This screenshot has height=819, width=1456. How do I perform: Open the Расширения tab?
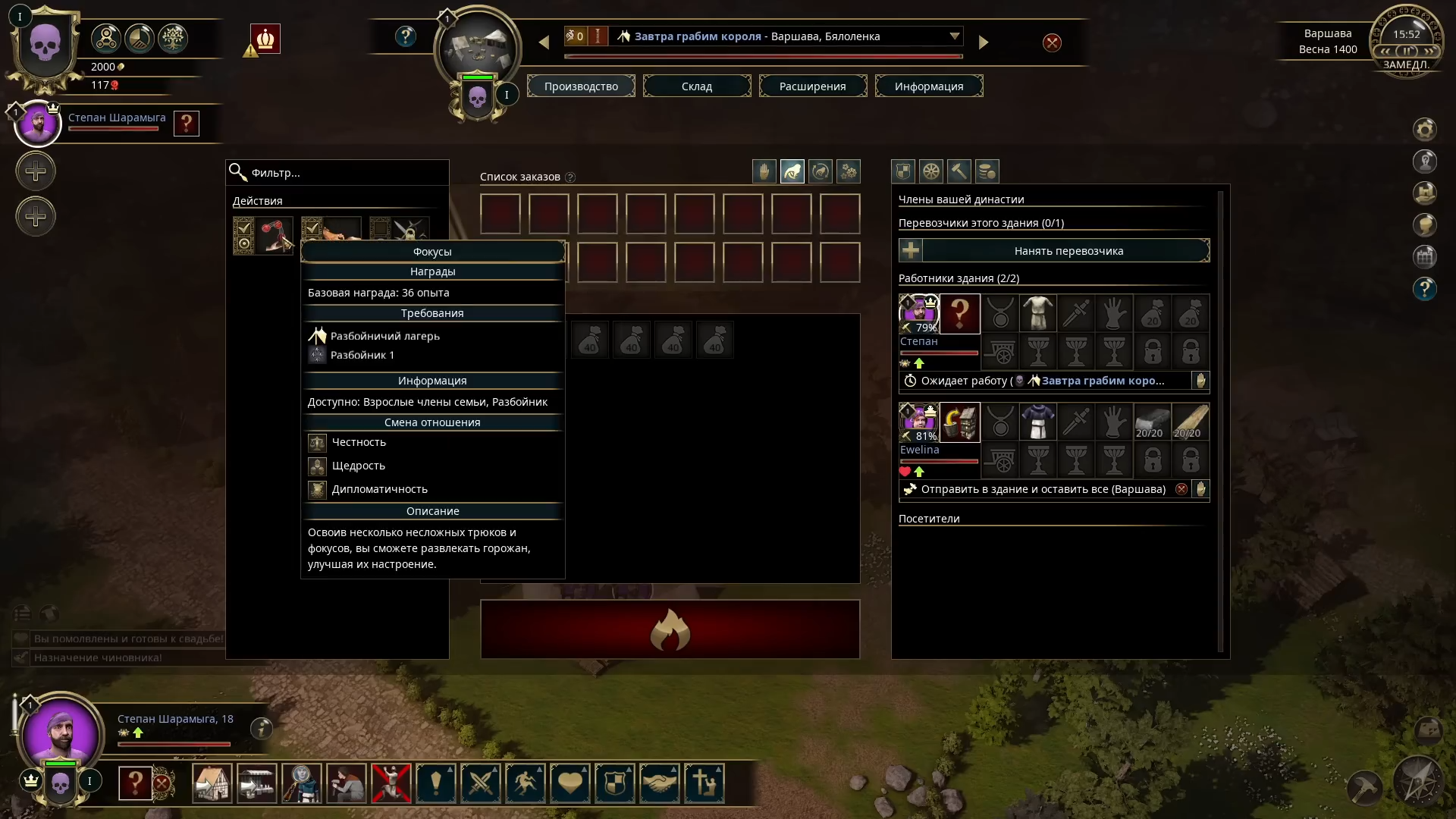(812, 86)
